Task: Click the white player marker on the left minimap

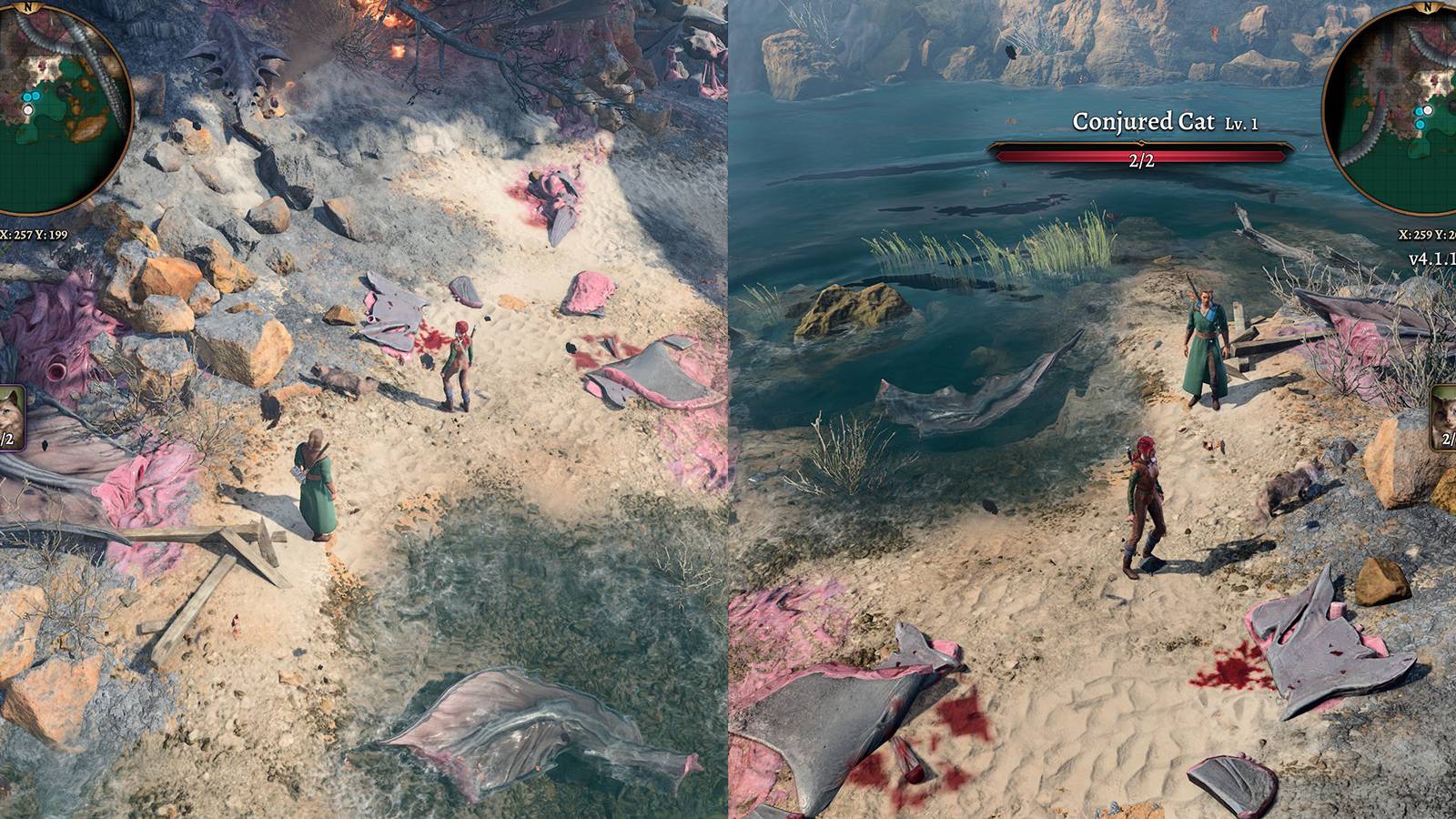Action: (x=28, y=110)
